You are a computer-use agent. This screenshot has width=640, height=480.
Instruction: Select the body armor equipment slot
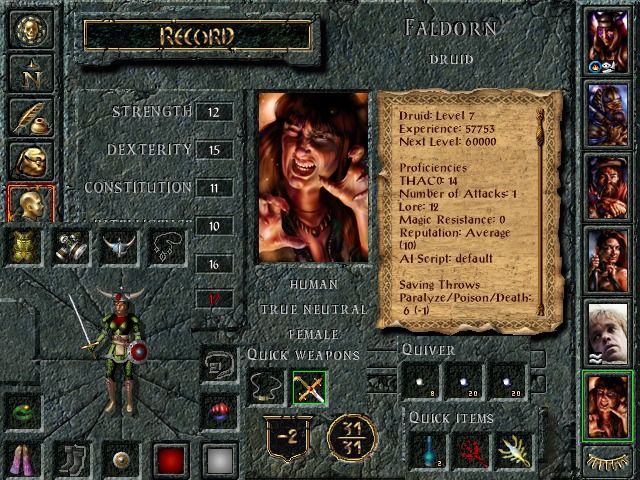point(26,246)
